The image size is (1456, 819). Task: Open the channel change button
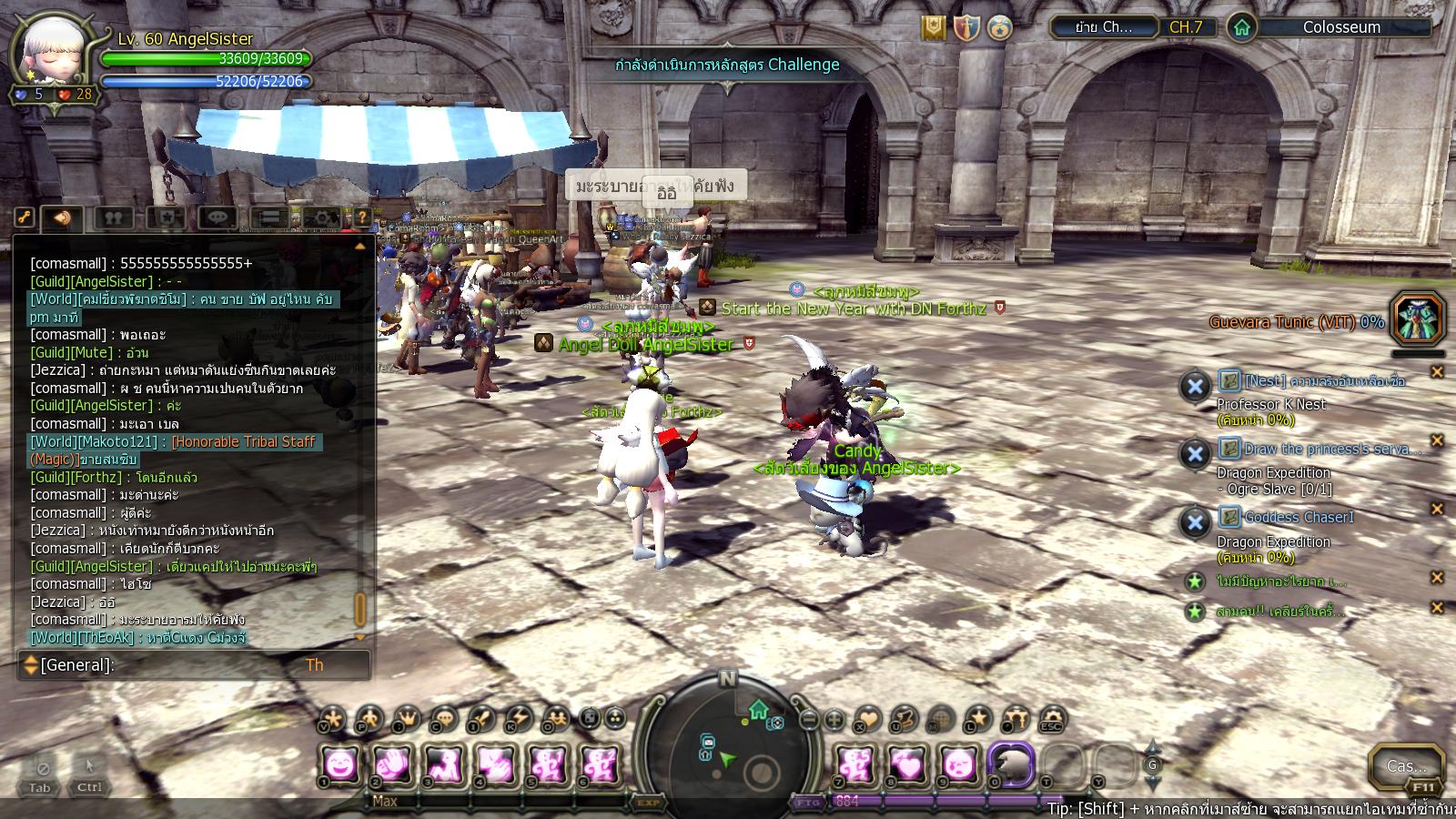click(1104, 27)
